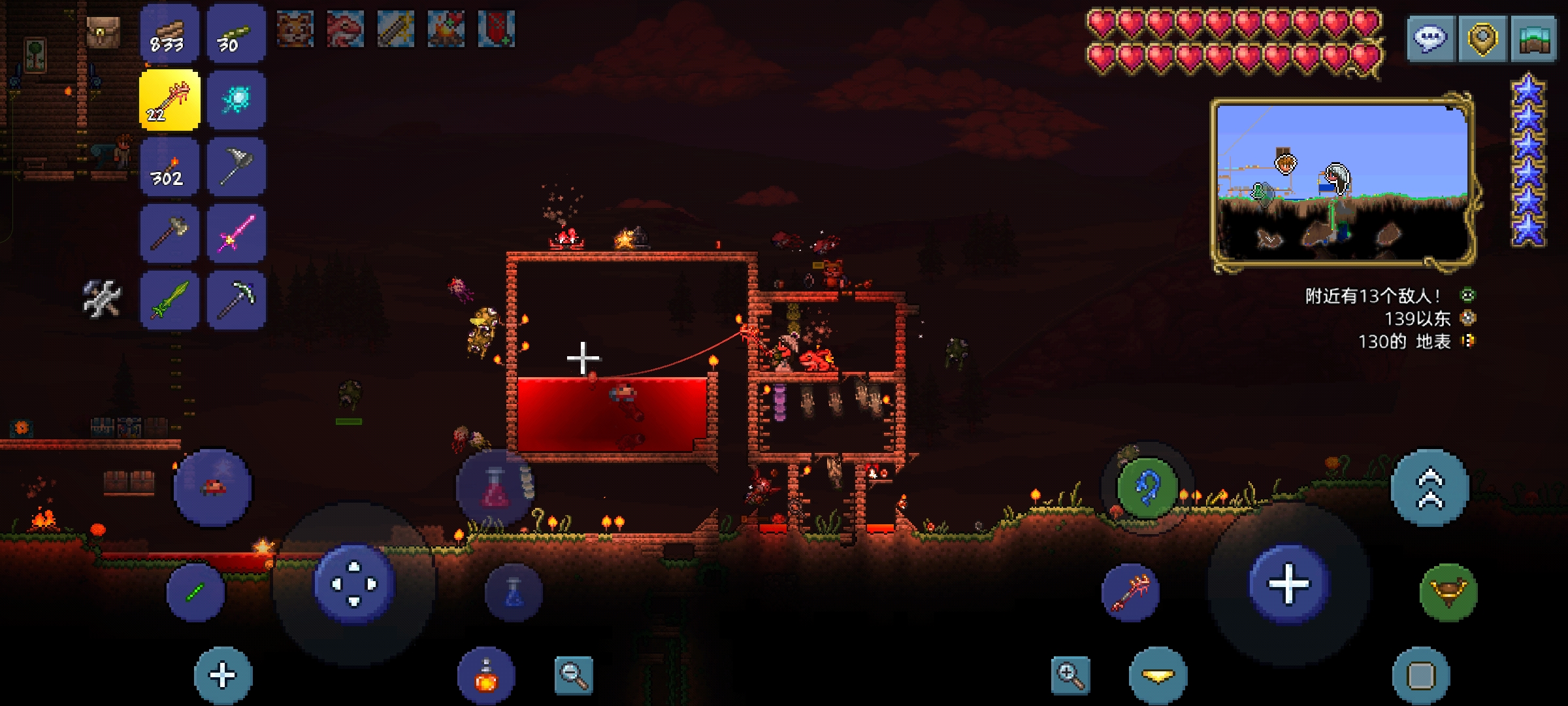The height and width of the screenshot is (706, 1568).
Task: Equip the bug net slot
Action: coord(236,167)
